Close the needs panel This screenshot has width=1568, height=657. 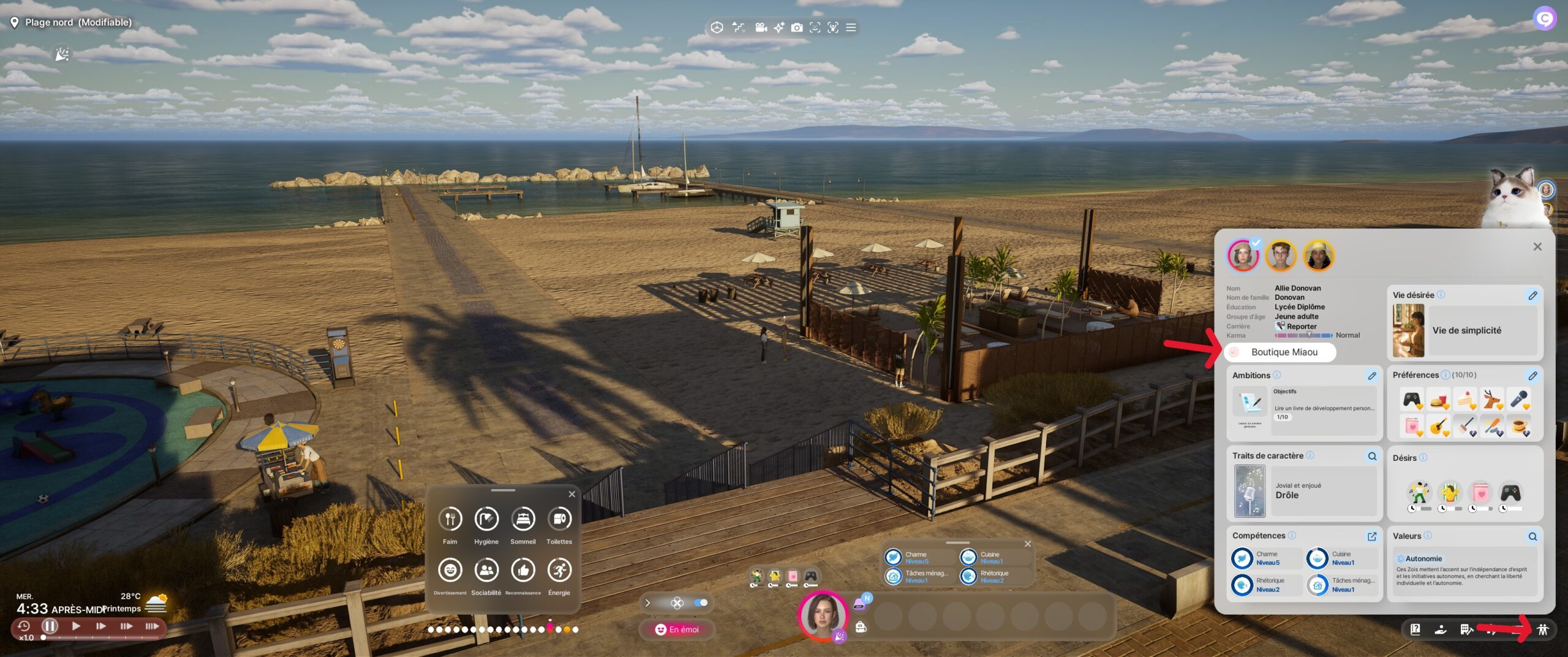[x=571, y=494]
